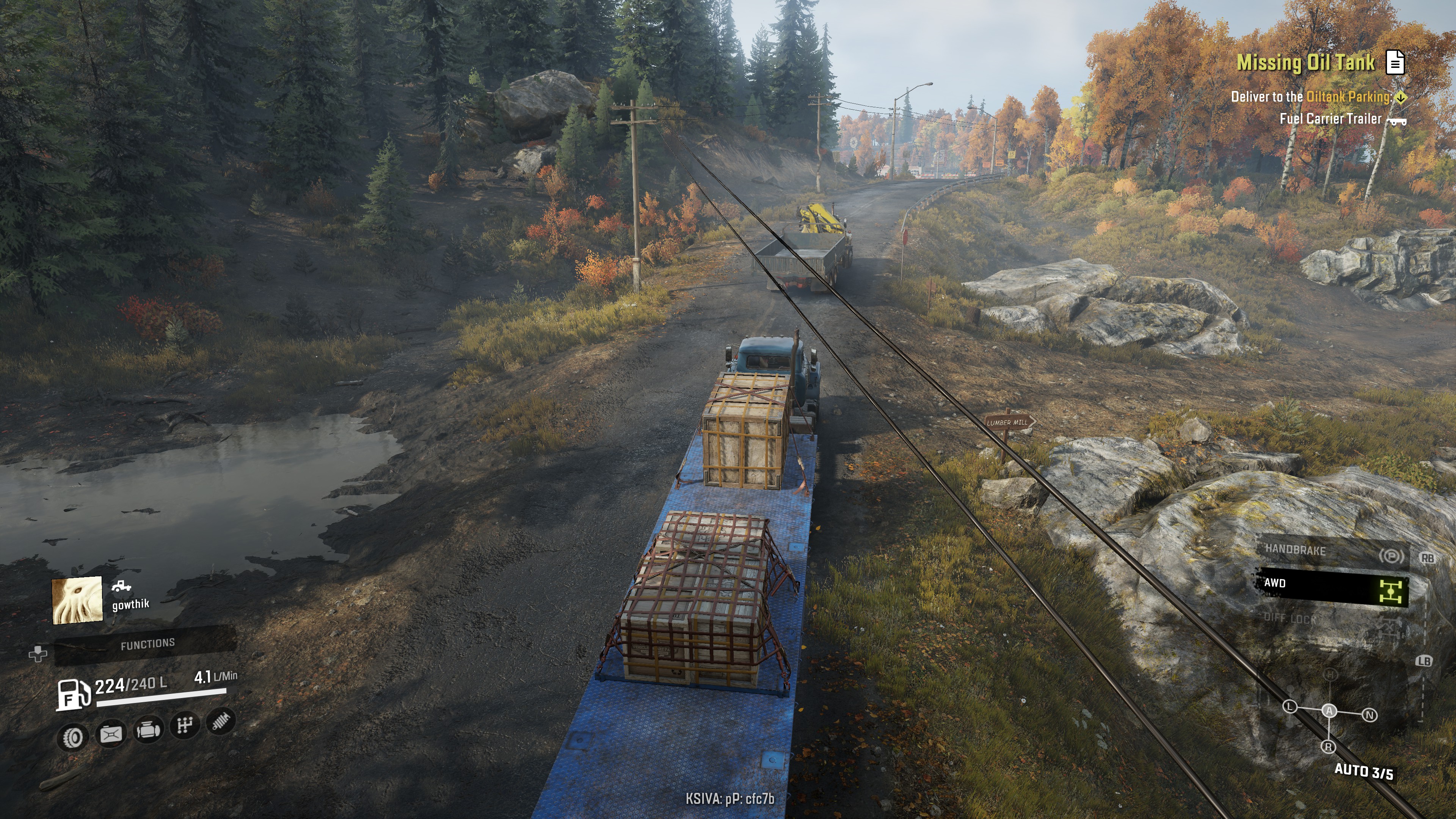Open the Missing Oil Tank task tracker
The width and height of the screenshot is (1456, 819).
(1305, 62)
